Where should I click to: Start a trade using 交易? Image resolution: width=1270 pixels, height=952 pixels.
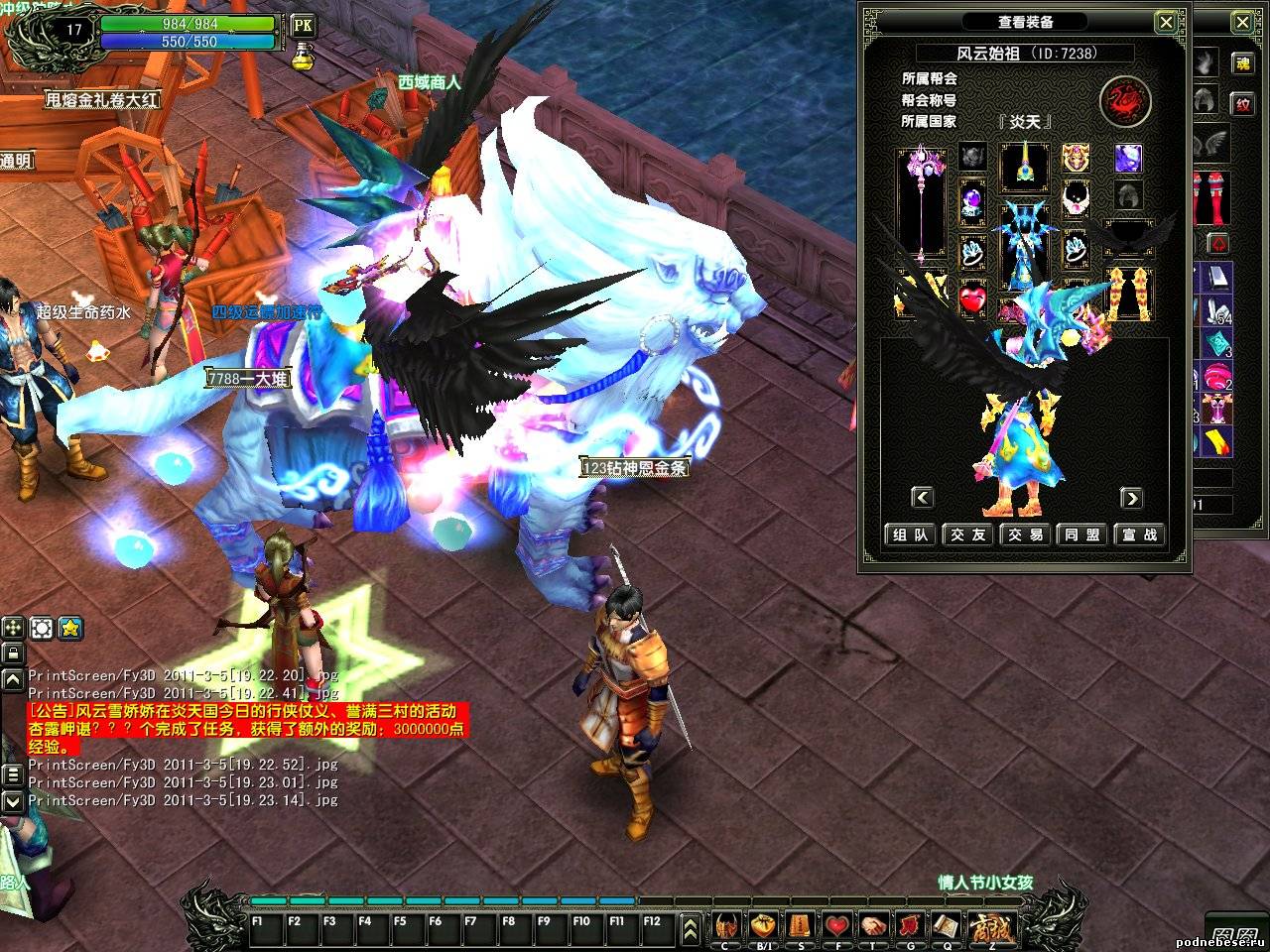[1026, 535]
